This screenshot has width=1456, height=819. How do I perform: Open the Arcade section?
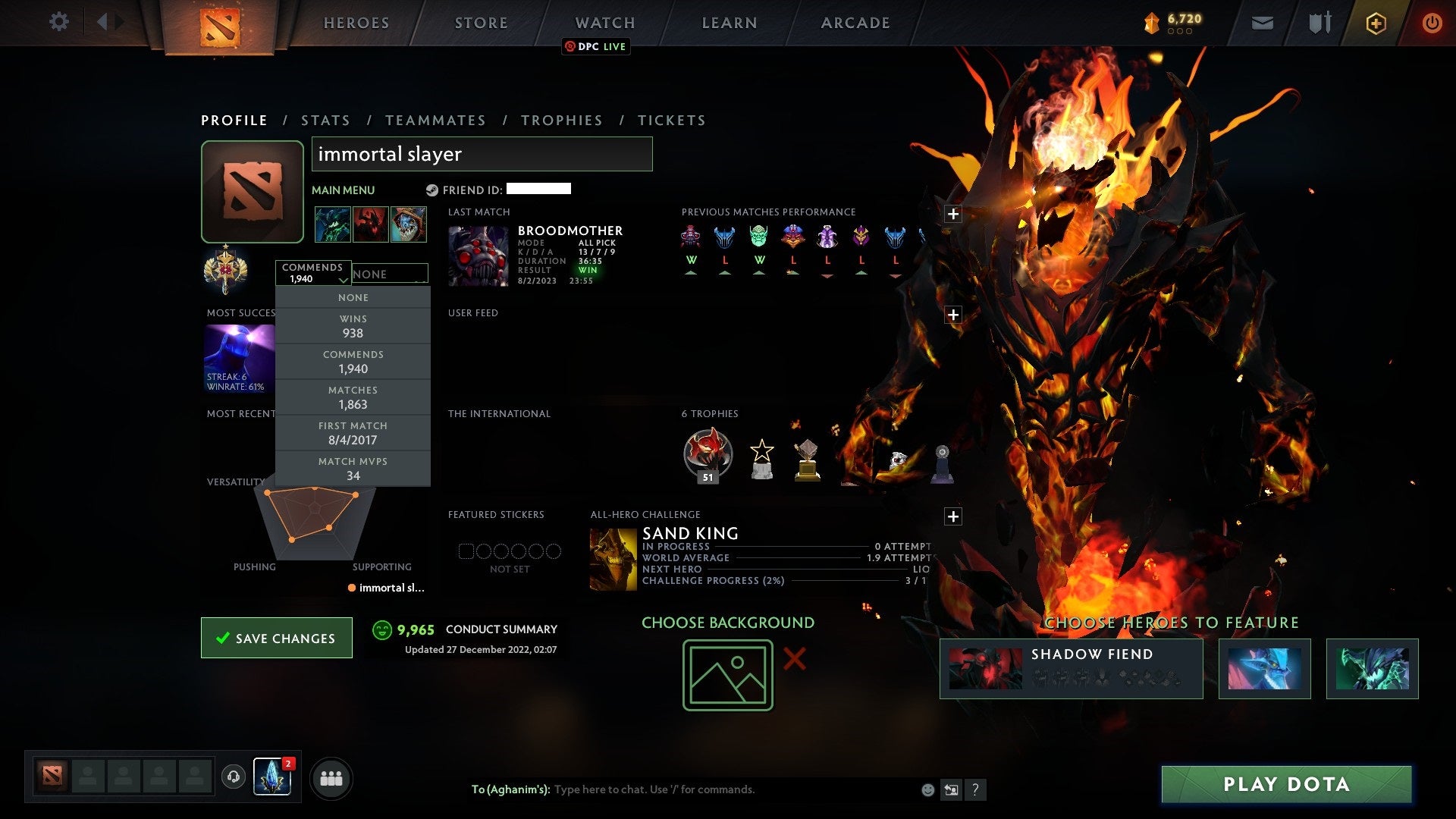pos(855,23)
